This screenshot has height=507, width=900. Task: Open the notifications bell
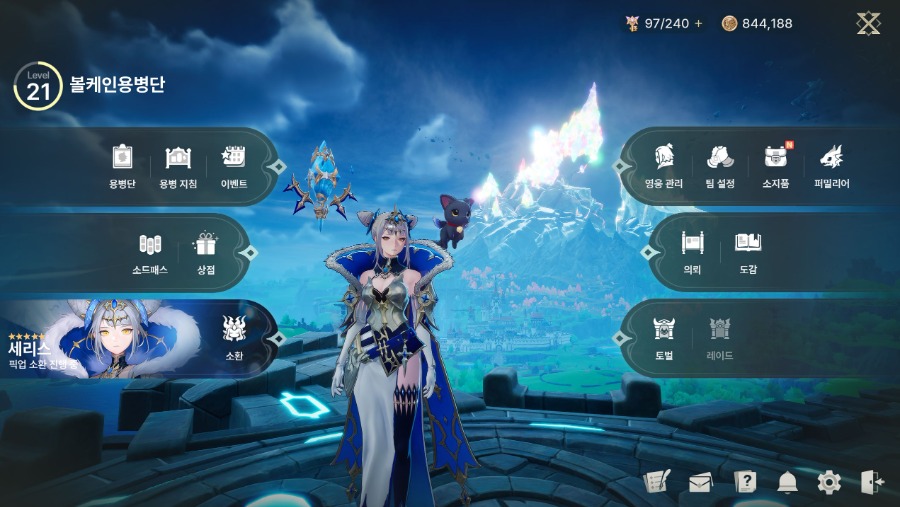[787, 483]
